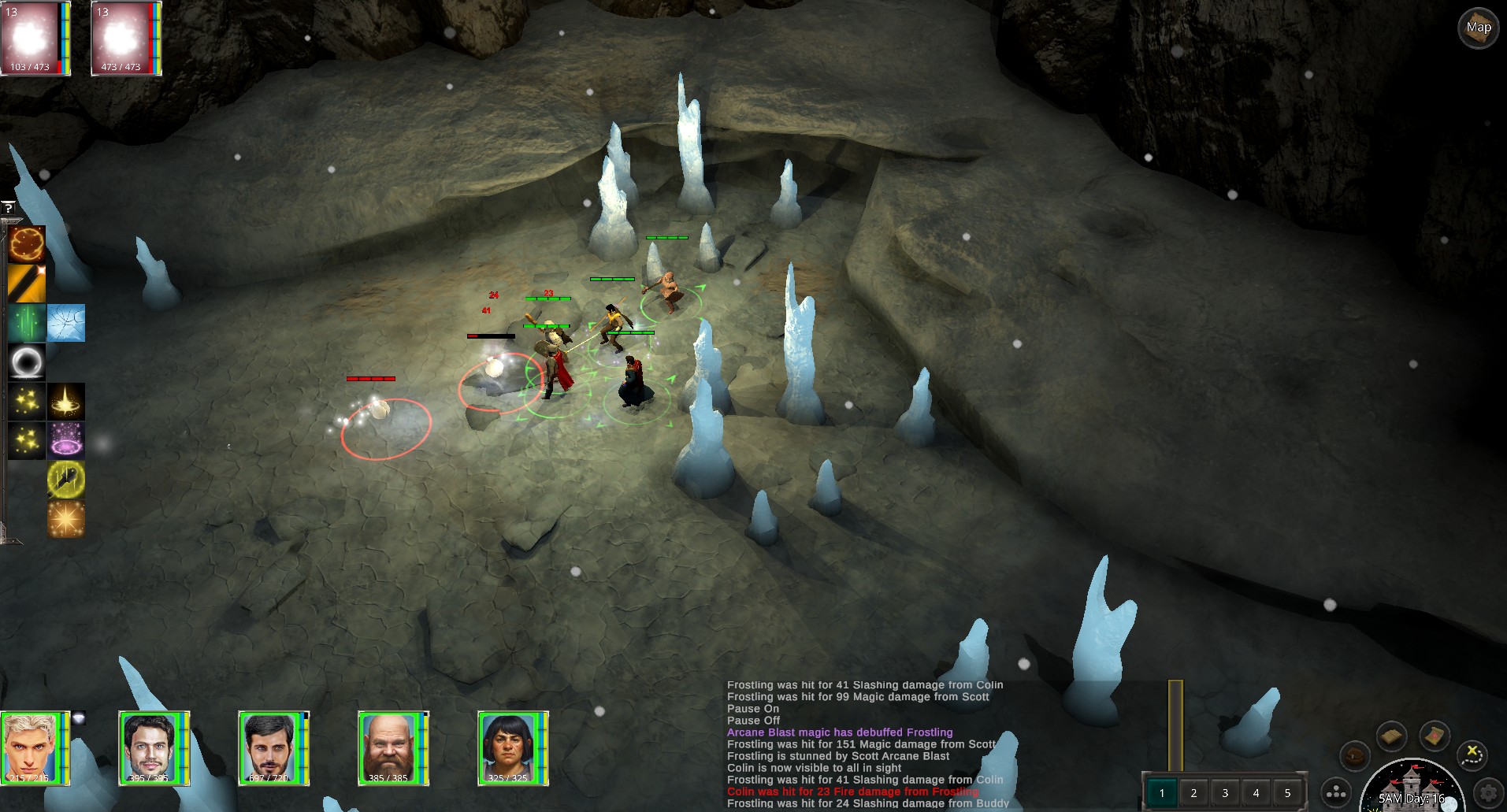Open the journal book icon

1392,736
